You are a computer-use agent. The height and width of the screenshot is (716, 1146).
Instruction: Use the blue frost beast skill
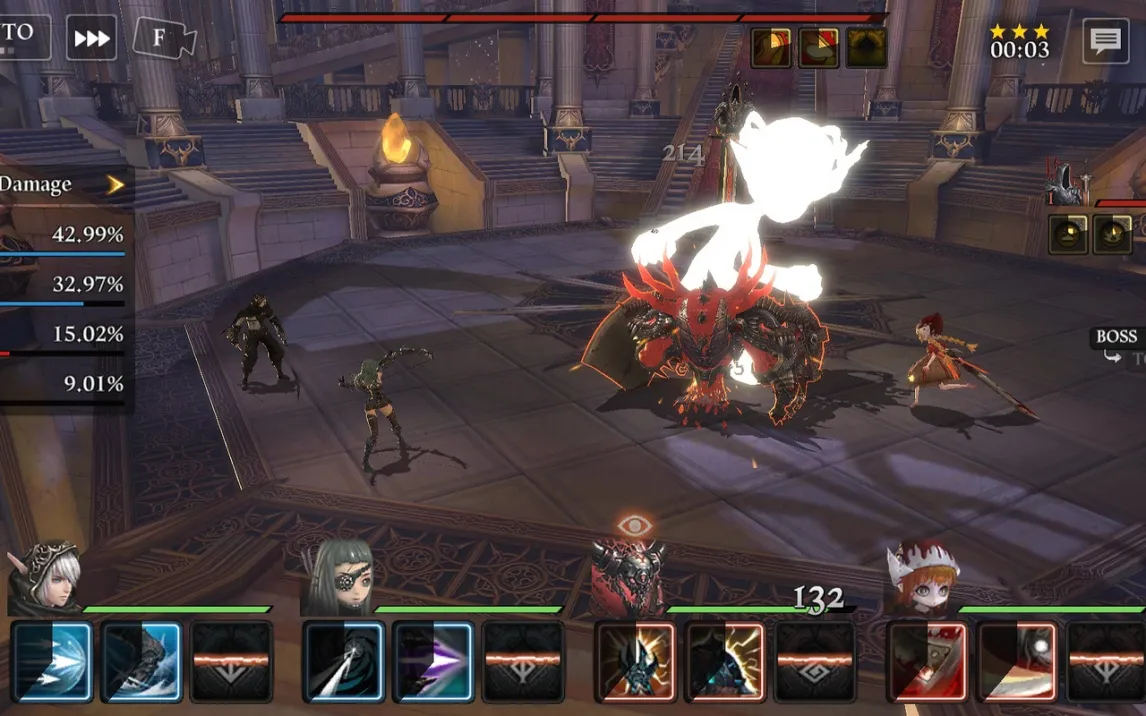141,661
